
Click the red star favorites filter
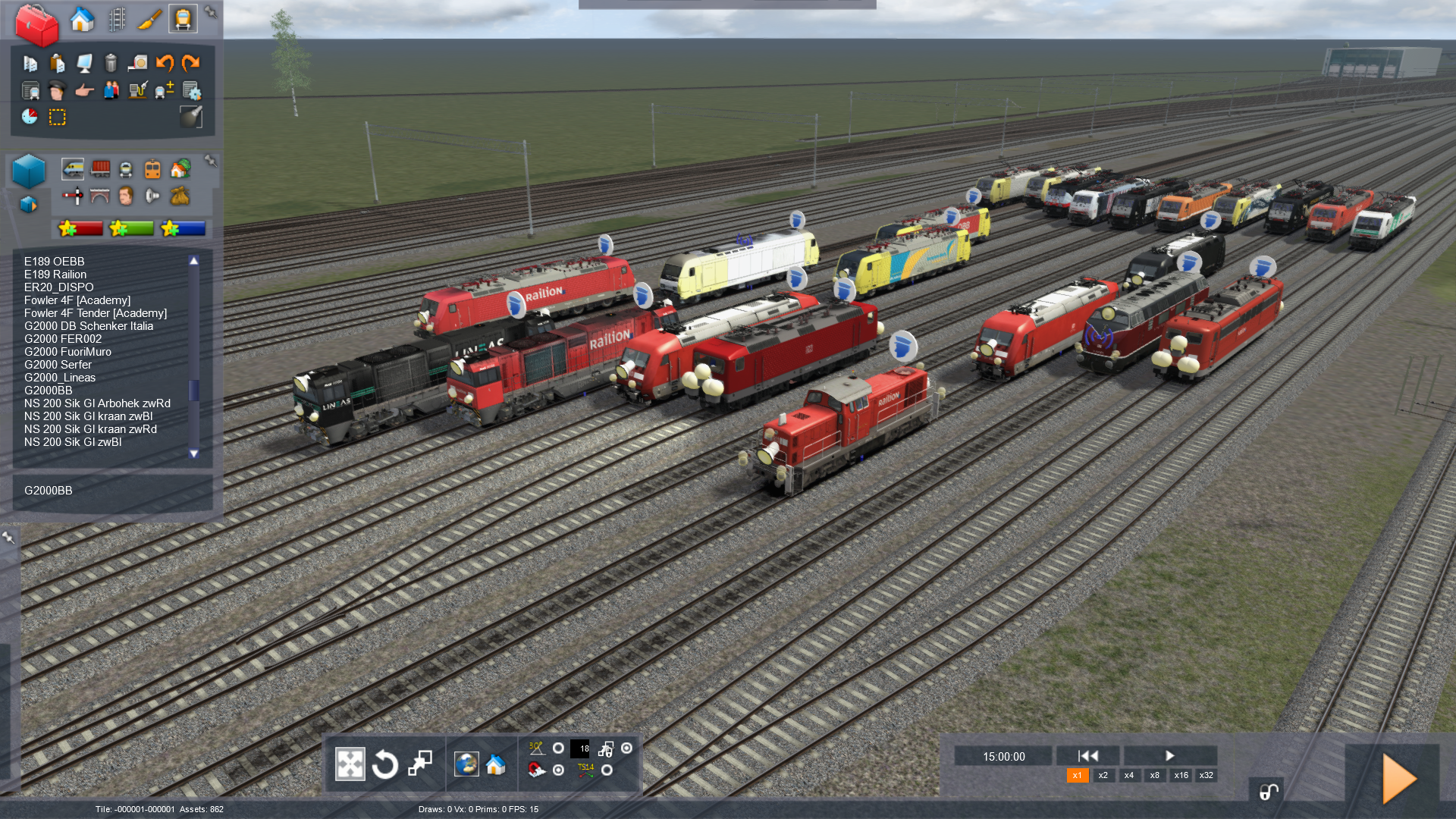point(80,228)
